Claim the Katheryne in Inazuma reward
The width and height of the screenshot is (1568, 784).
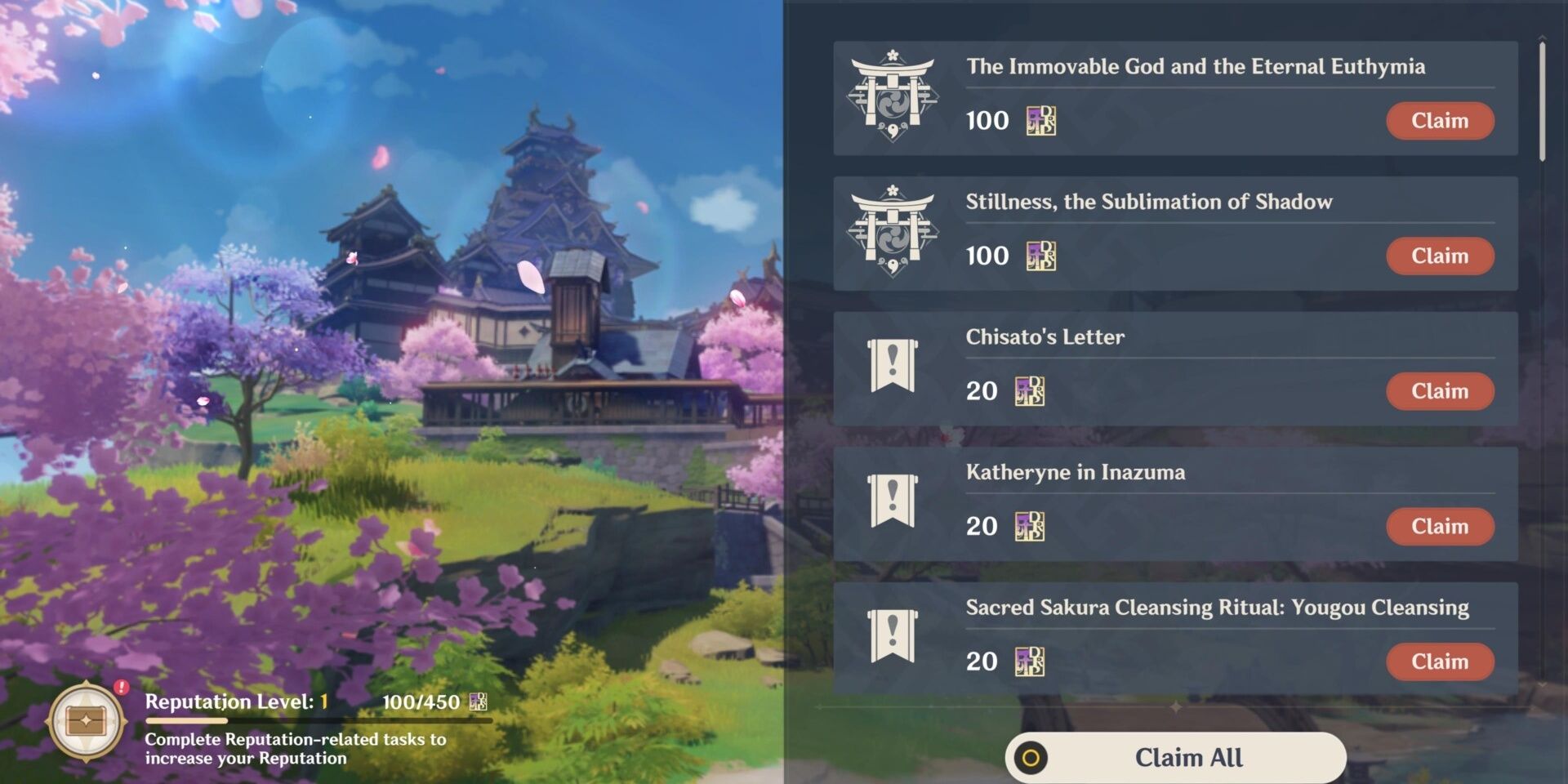1440,527
